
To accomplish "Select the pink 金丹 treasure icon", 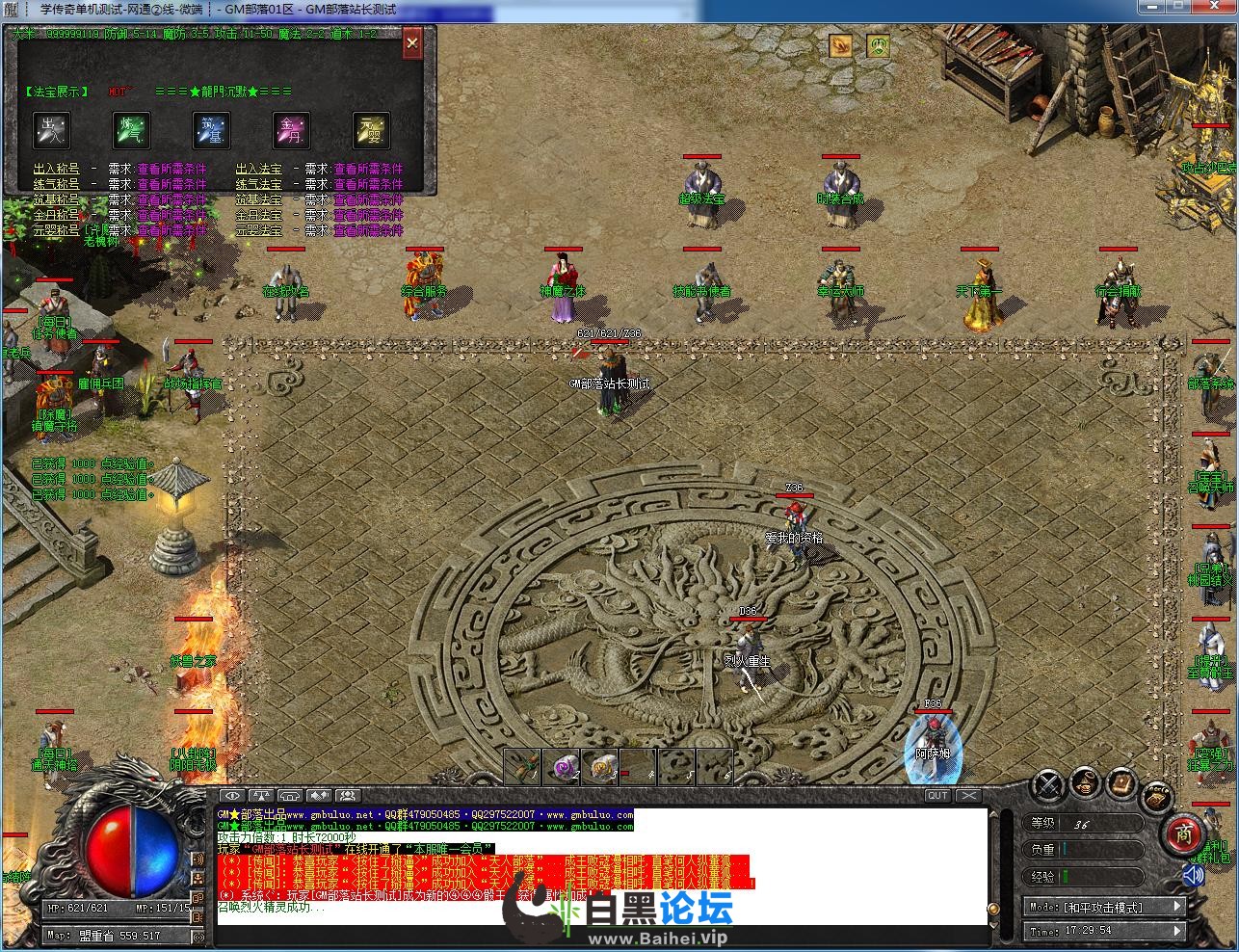I will pyautogui.click(x=291, y=129).
